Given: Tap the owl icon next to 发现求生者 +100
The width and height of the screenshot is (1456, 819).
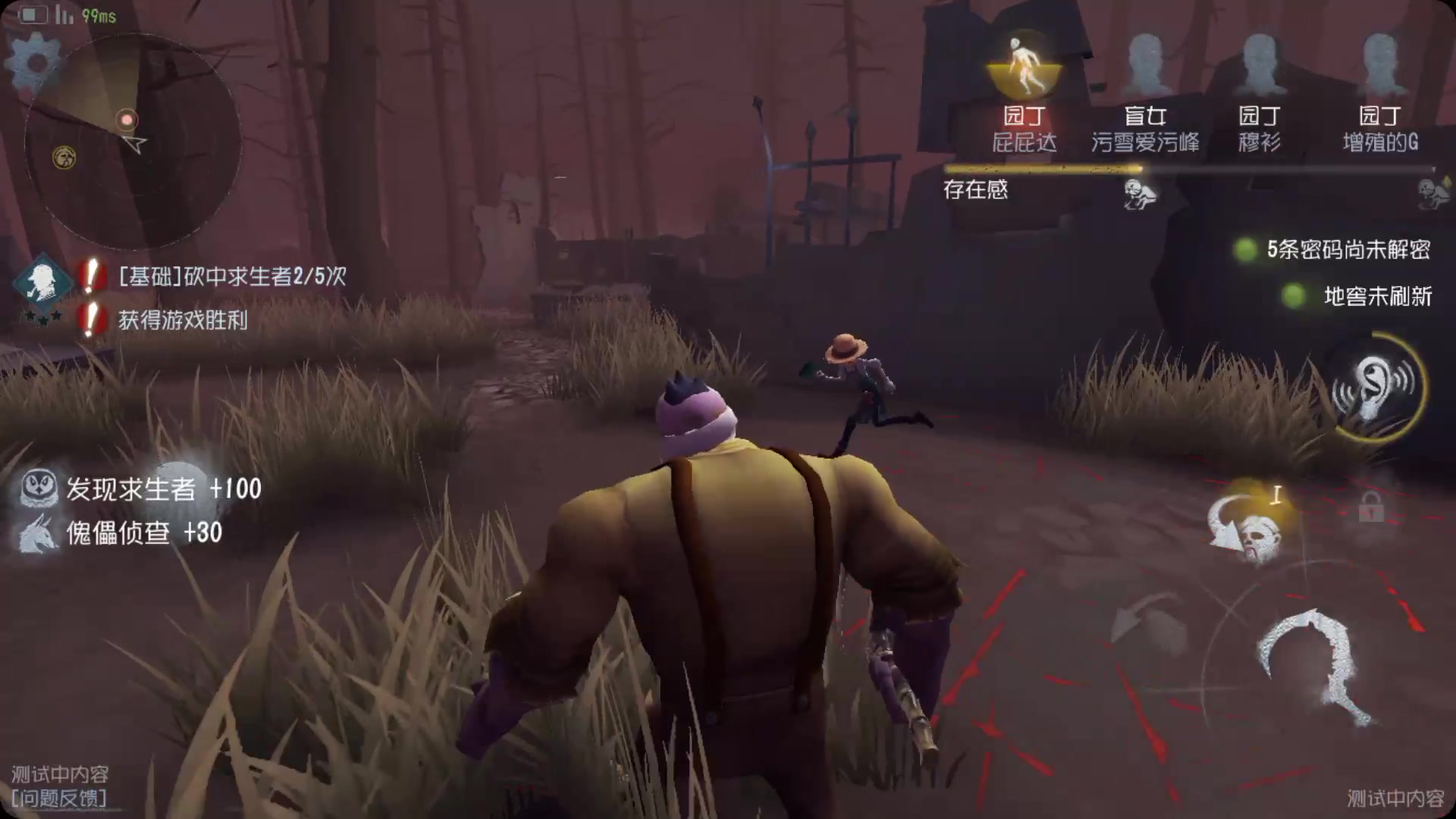Looking at the screenshot, I should point(39,490).
